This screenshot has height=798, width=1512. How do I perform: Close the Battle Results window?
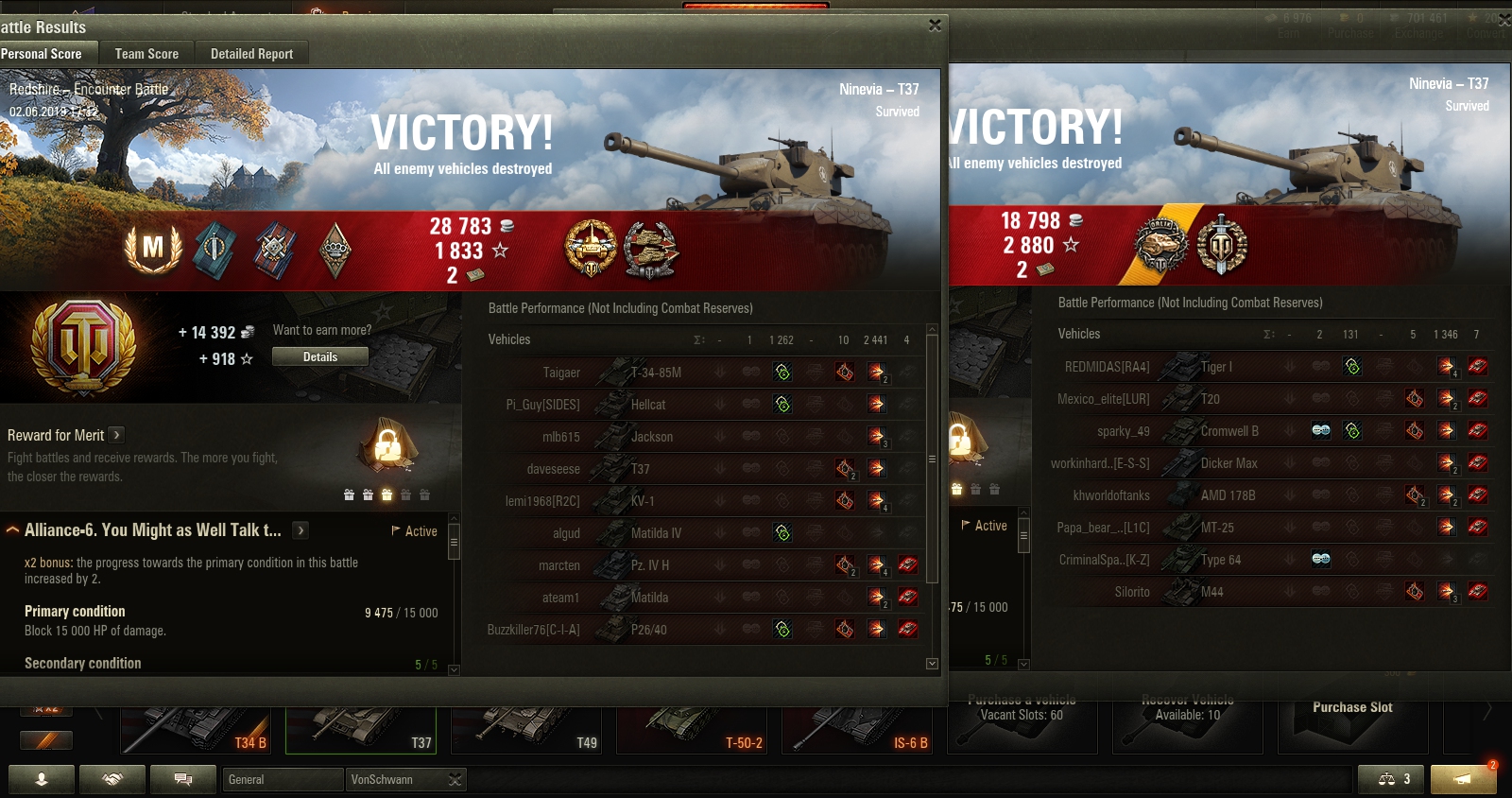point(935,26)
